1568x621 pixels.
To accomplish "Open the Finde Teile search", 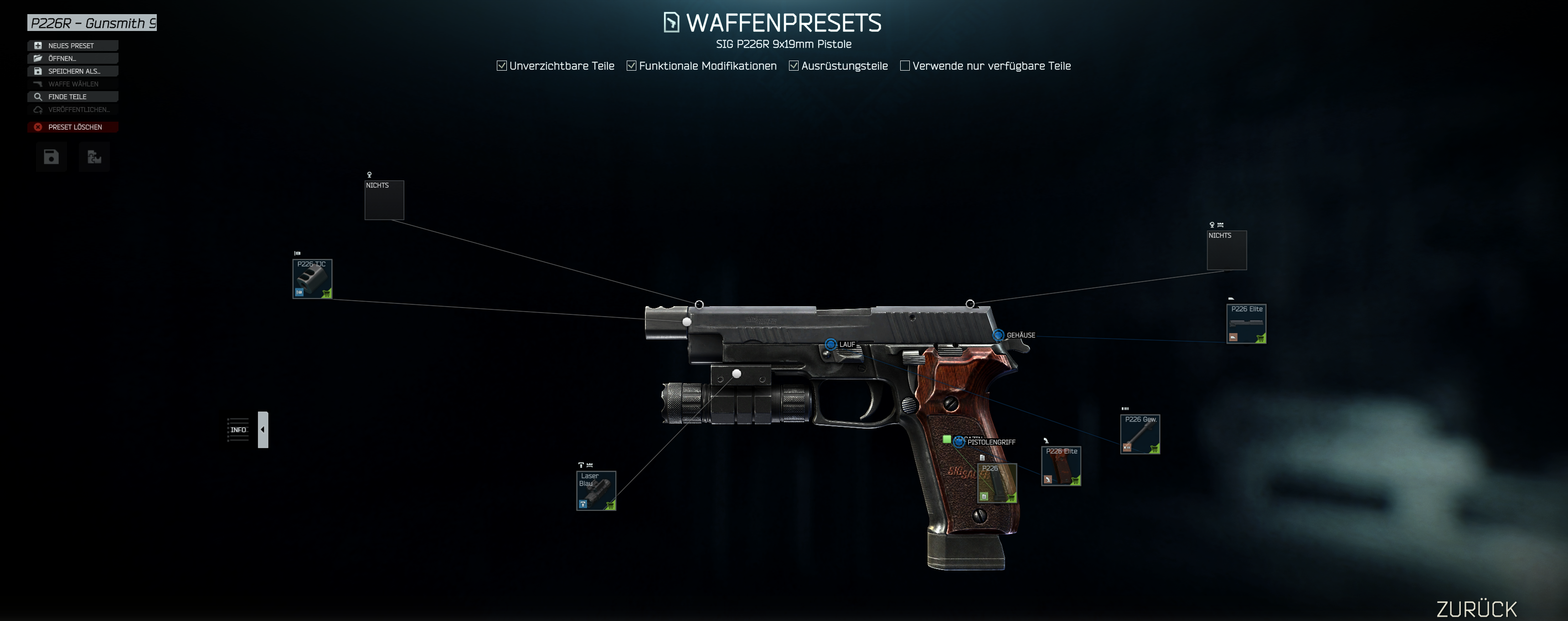I will tap(72, 97).
